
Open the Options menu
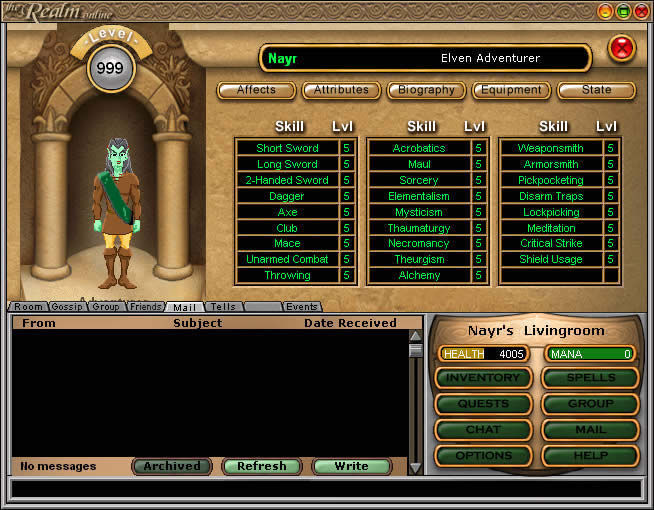tap(483, 456)
